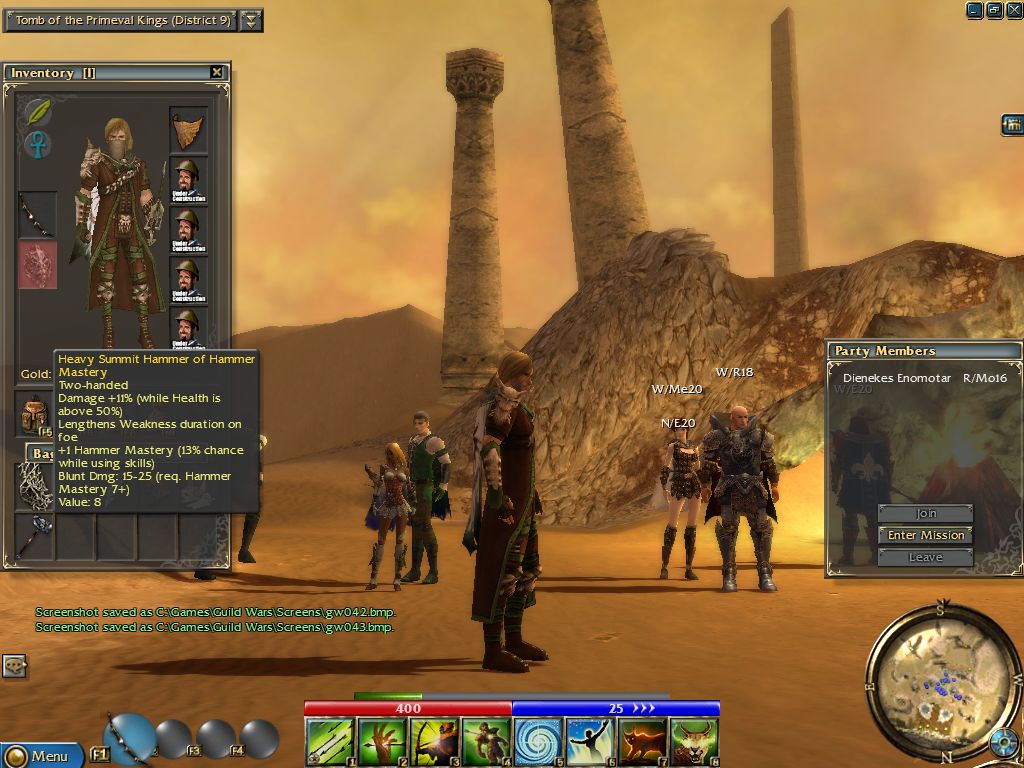Viewport: 1024px width, 768px height.
Task: Click the Enter Mission button
Action: (x=926, y=535)
